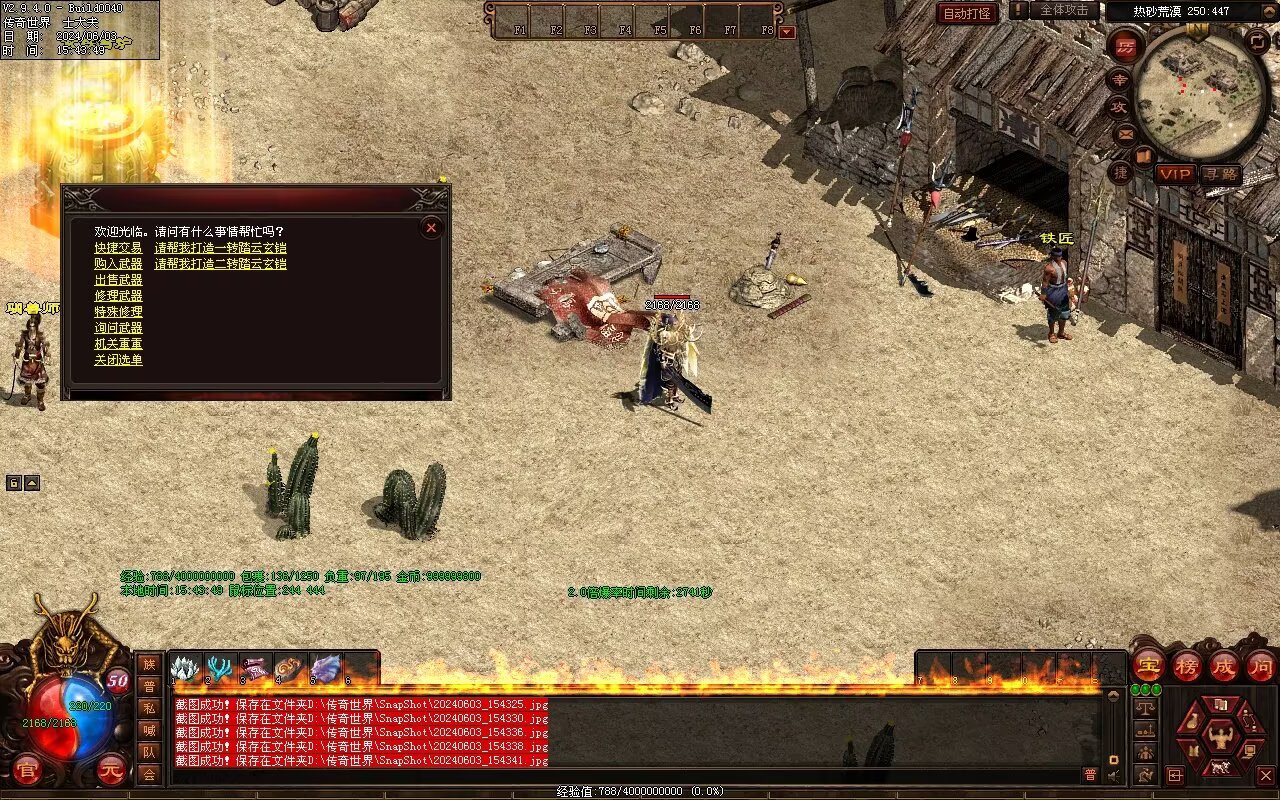Activate 寻路 pathfinding button

click(x=1219, y=174)
